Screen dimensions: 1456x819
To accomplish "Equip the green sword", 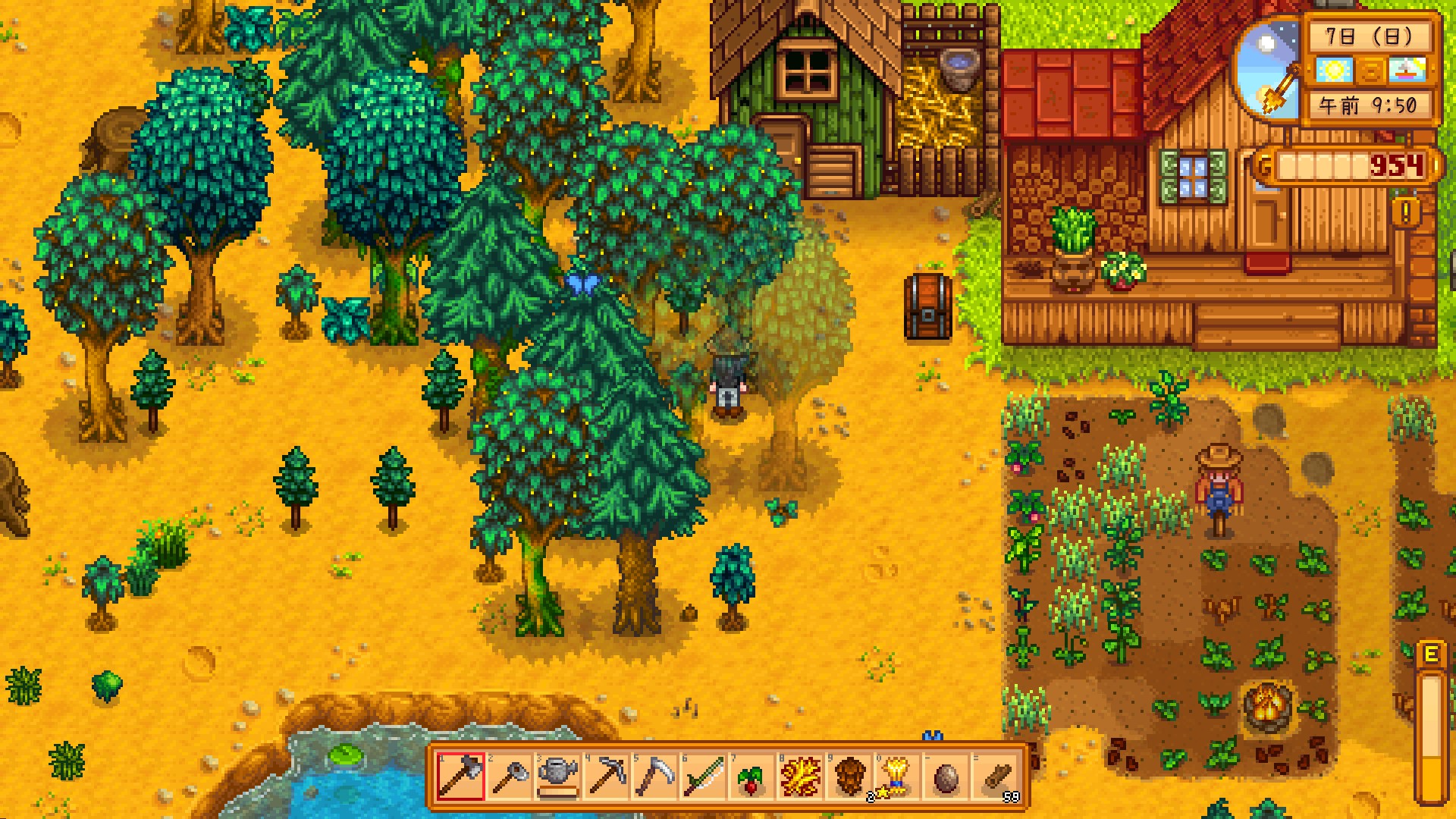I will click(x=703, y=777).
